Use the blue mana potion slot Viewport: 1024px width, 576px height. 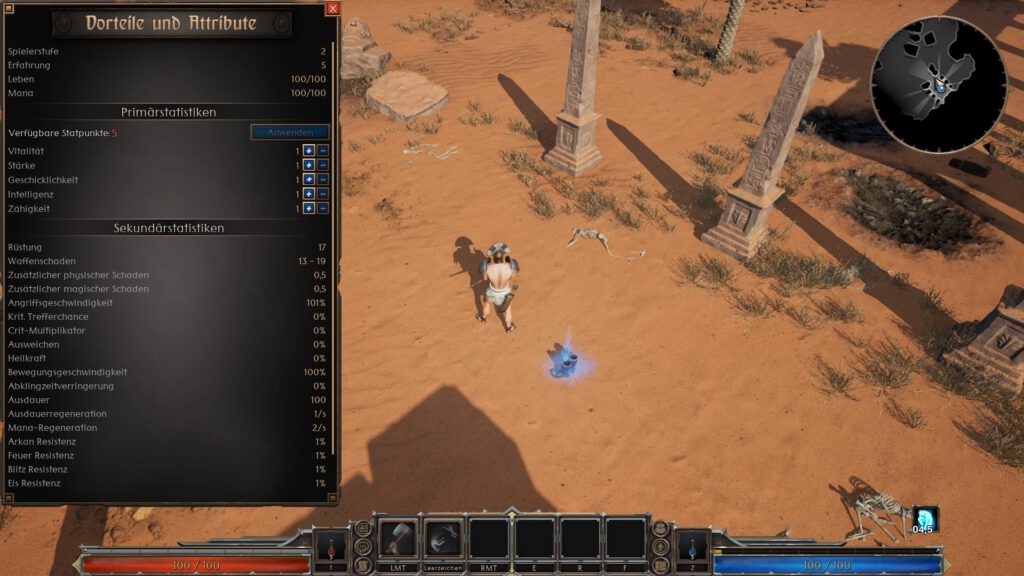tap(692, 547)
